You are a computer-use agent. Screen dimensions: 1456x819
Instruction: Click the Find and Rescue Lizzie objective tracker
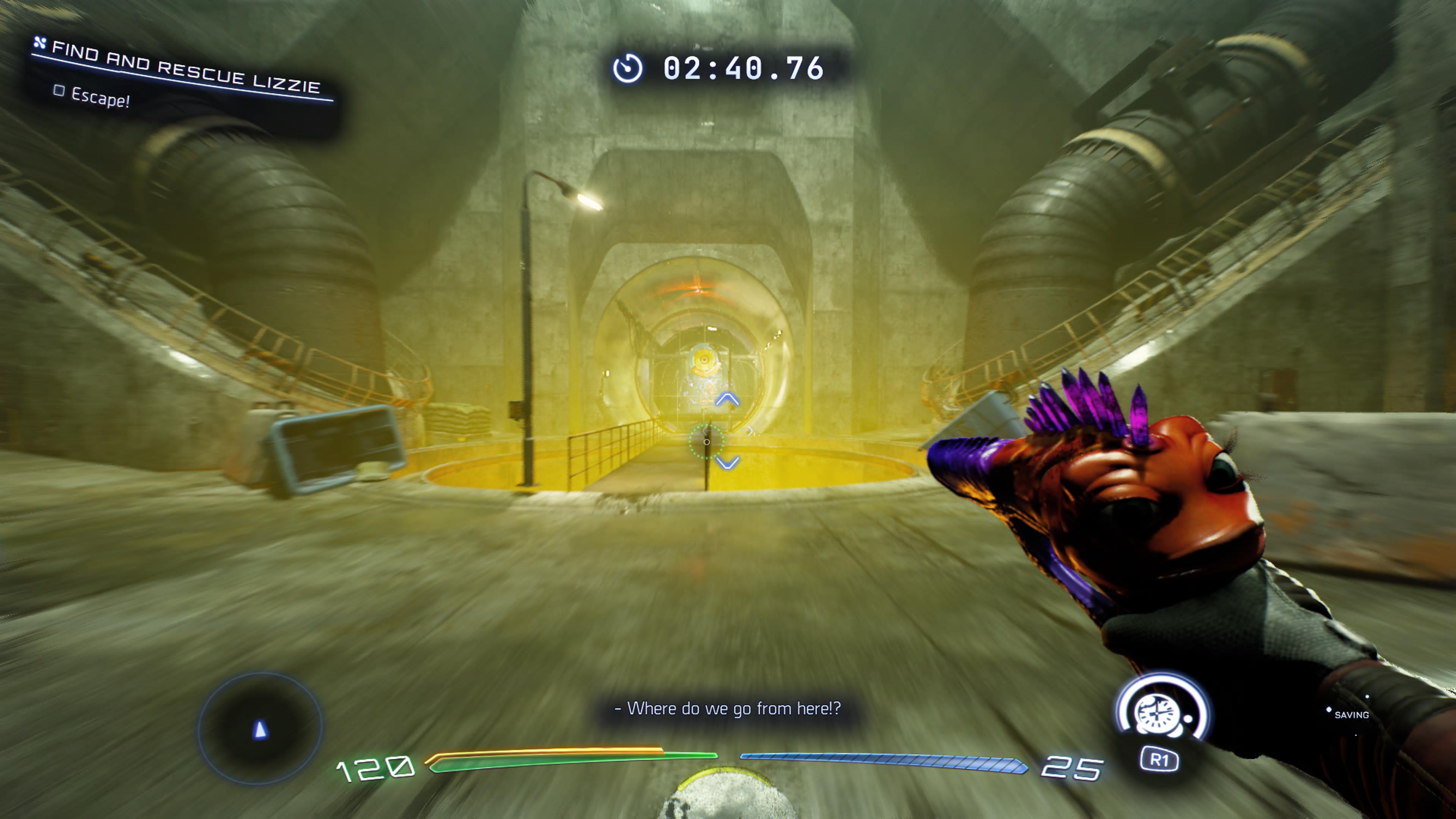click(185, 68)
